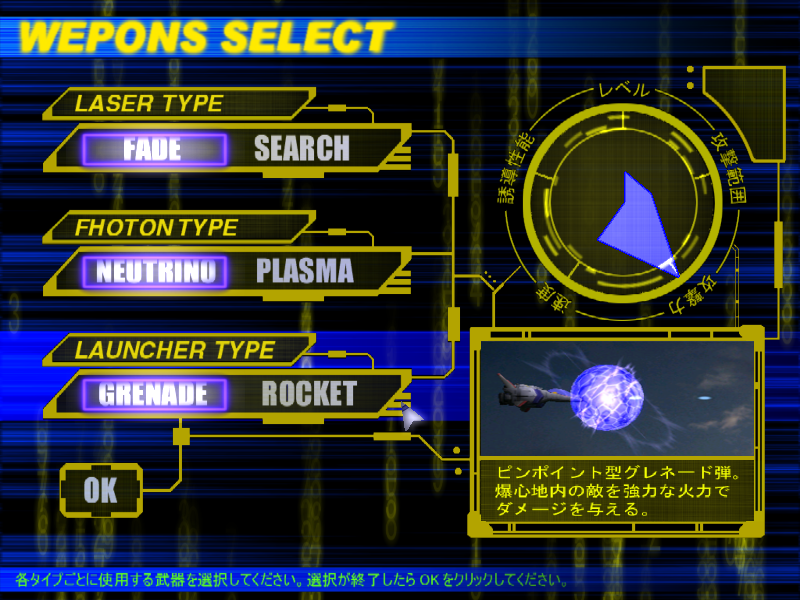This screenshot has width=800, height=600.
Task: Switch photon type to PLASMA
Action: click(305, 271)
